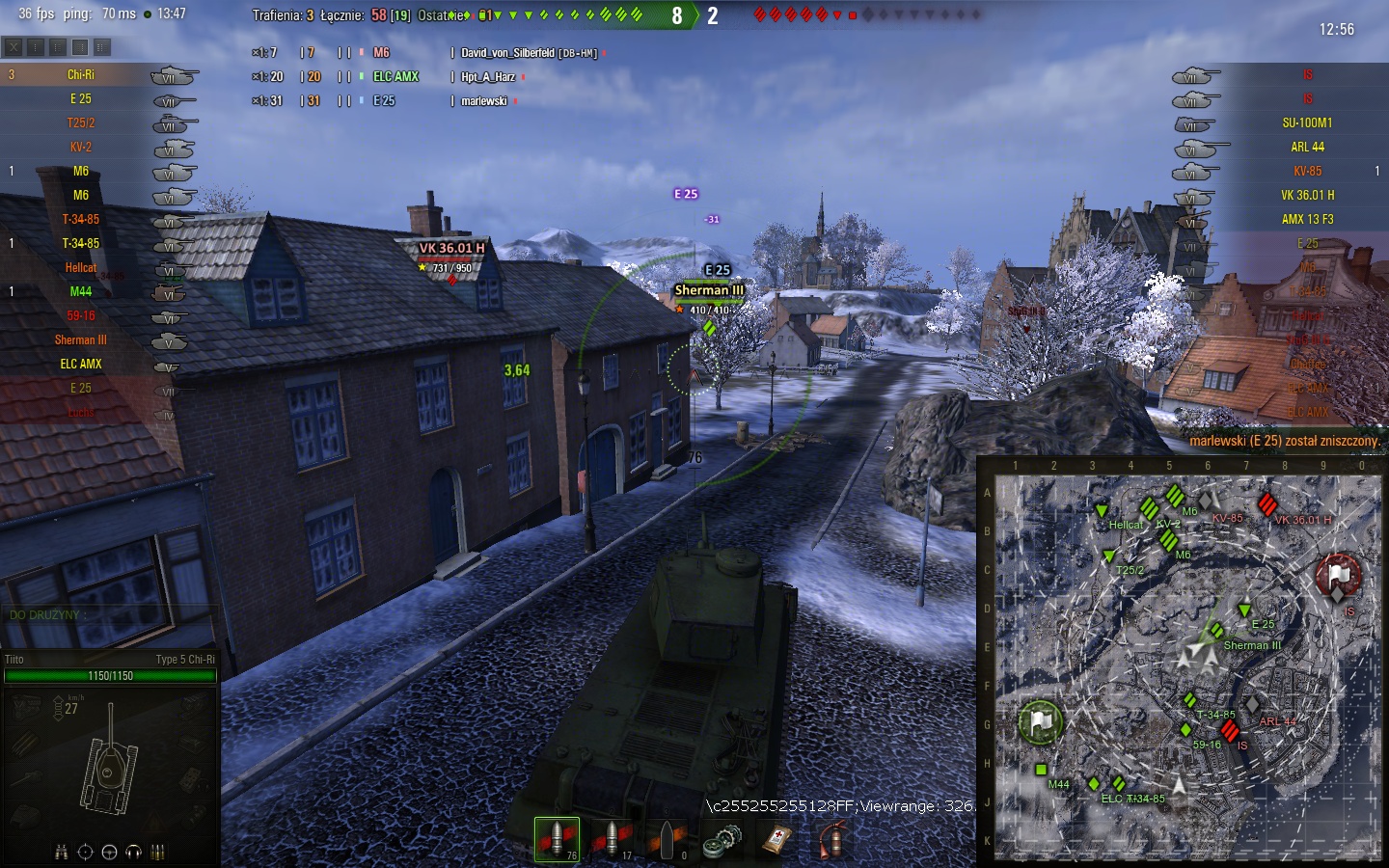Click the binoculars commander crew icon
The height and width of the screenshot is (868, 1389).
(x=61, y=852)
